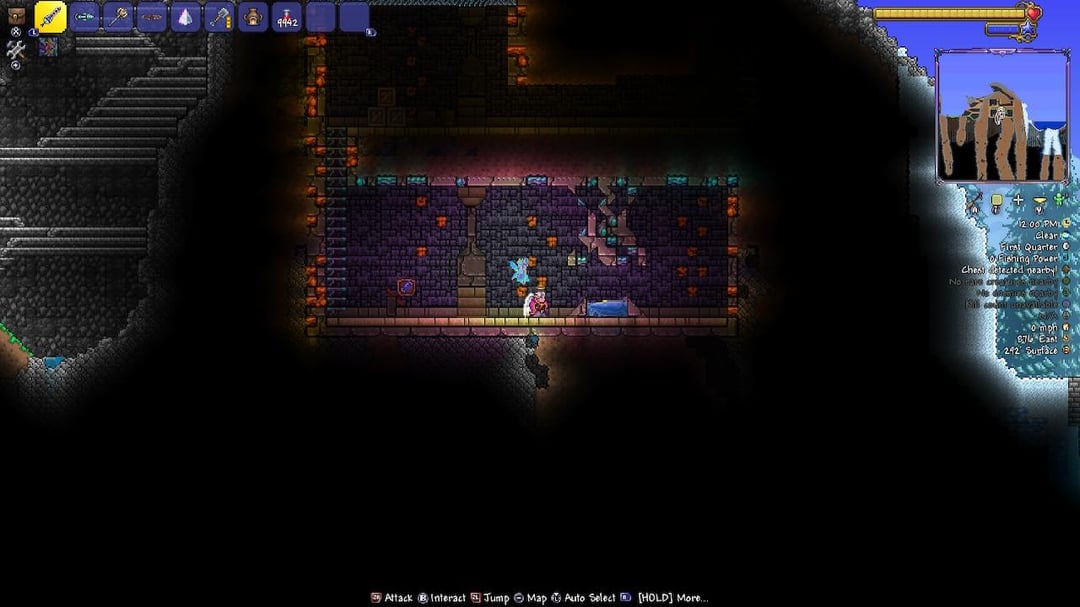
Task: Click the plus icon under the minimap
Action: point(1018,202)
